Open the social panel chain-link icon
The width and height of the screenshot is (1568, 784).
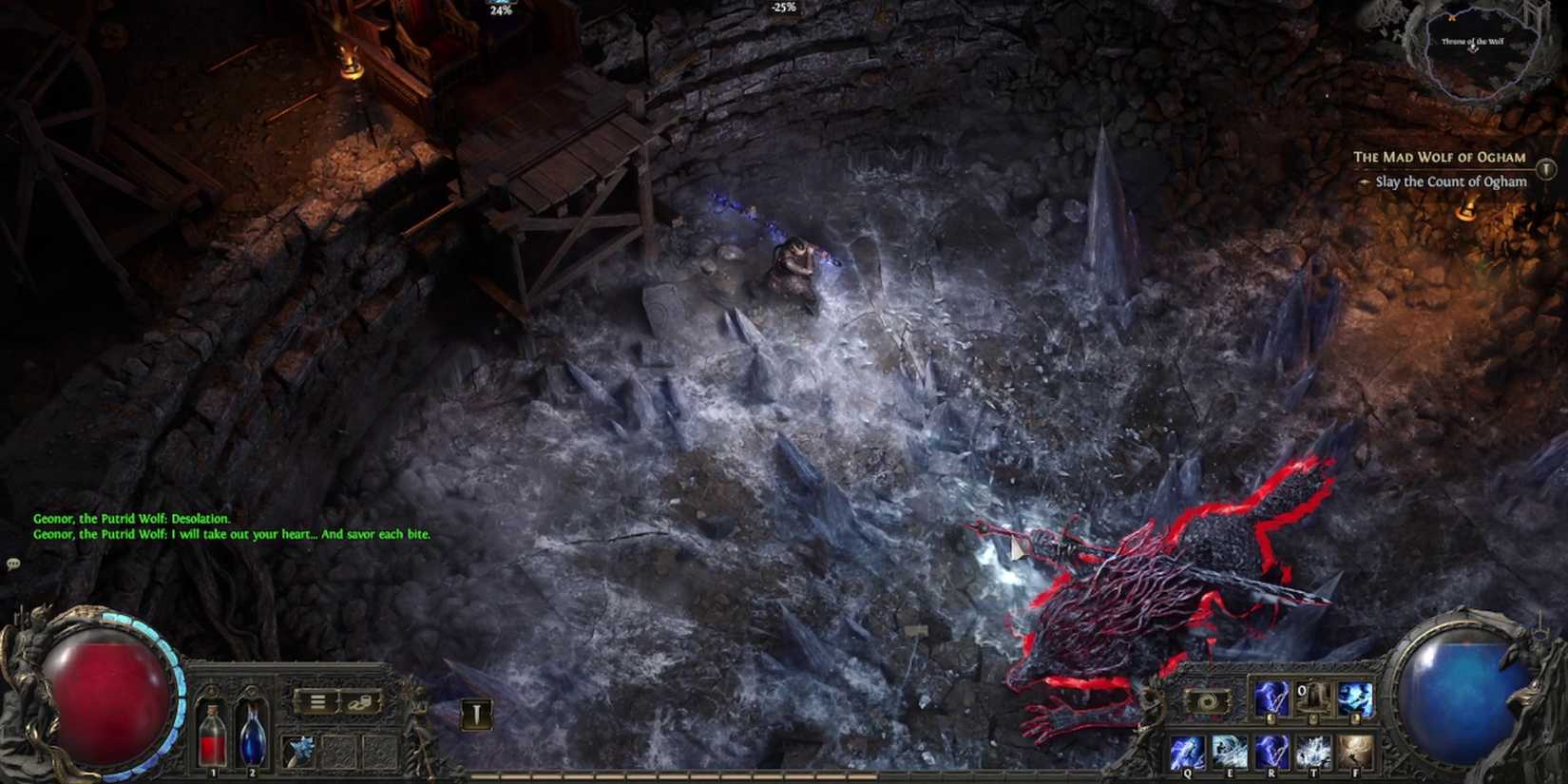pyautogui.click(x=359, y=702)
